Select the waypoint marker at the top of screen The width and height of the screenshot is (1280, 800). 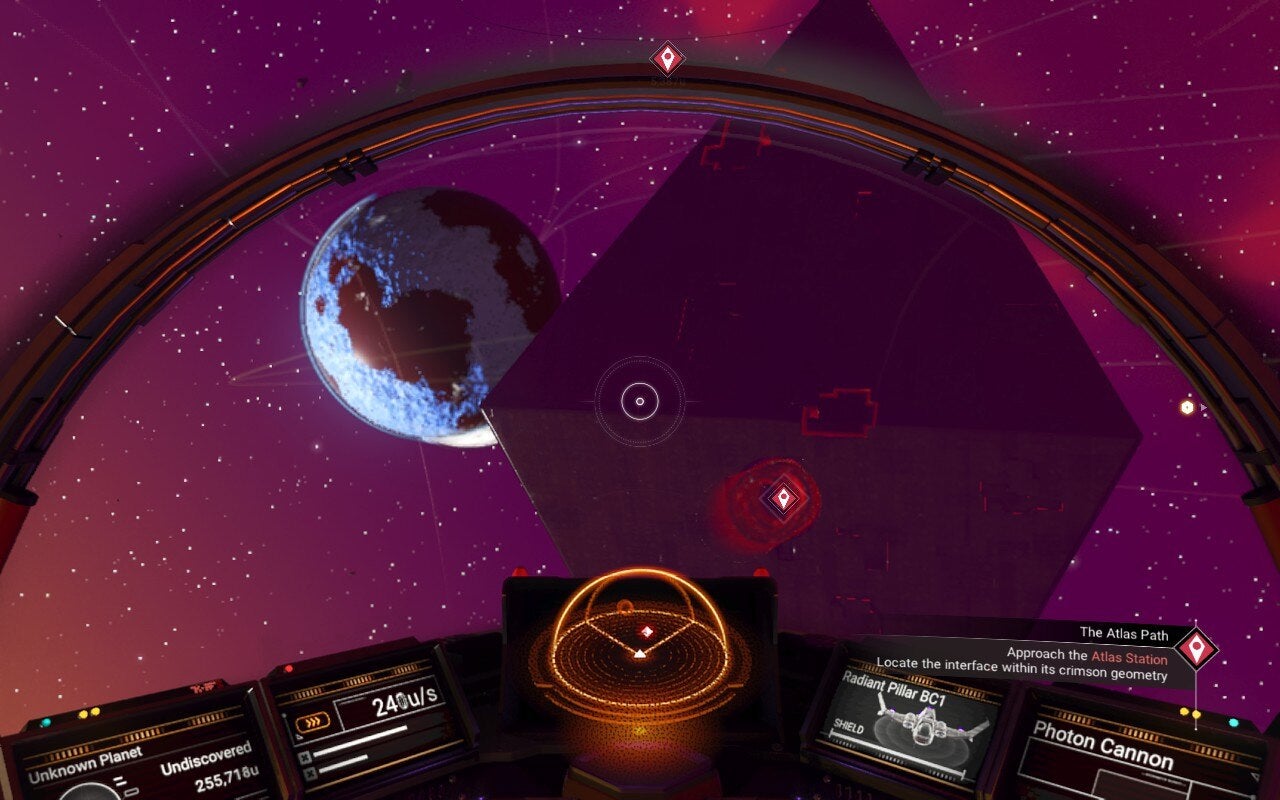(667, 57)
